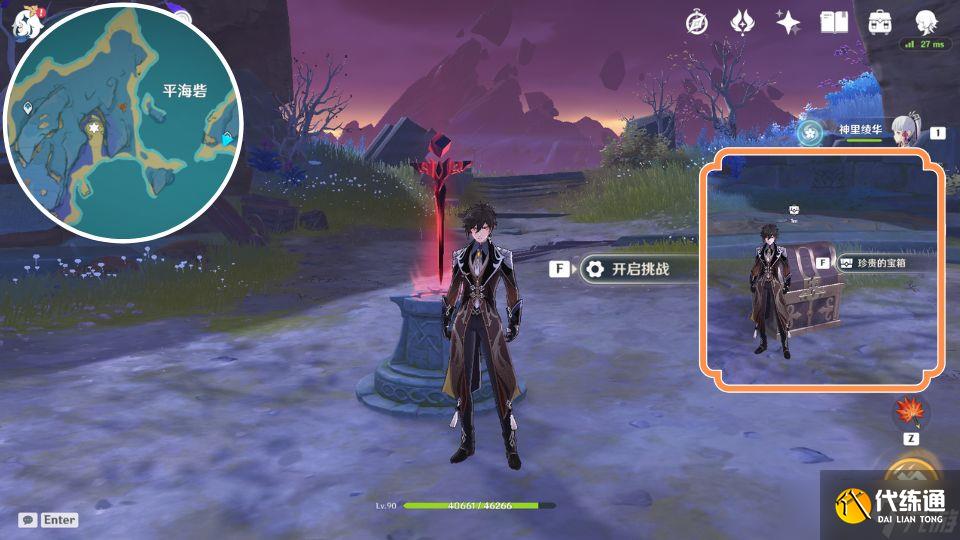Screen dimensions: 960x540
Task: Open the minimap showing 平海砦
Action: pyautogui.click(x=124, y=122)
